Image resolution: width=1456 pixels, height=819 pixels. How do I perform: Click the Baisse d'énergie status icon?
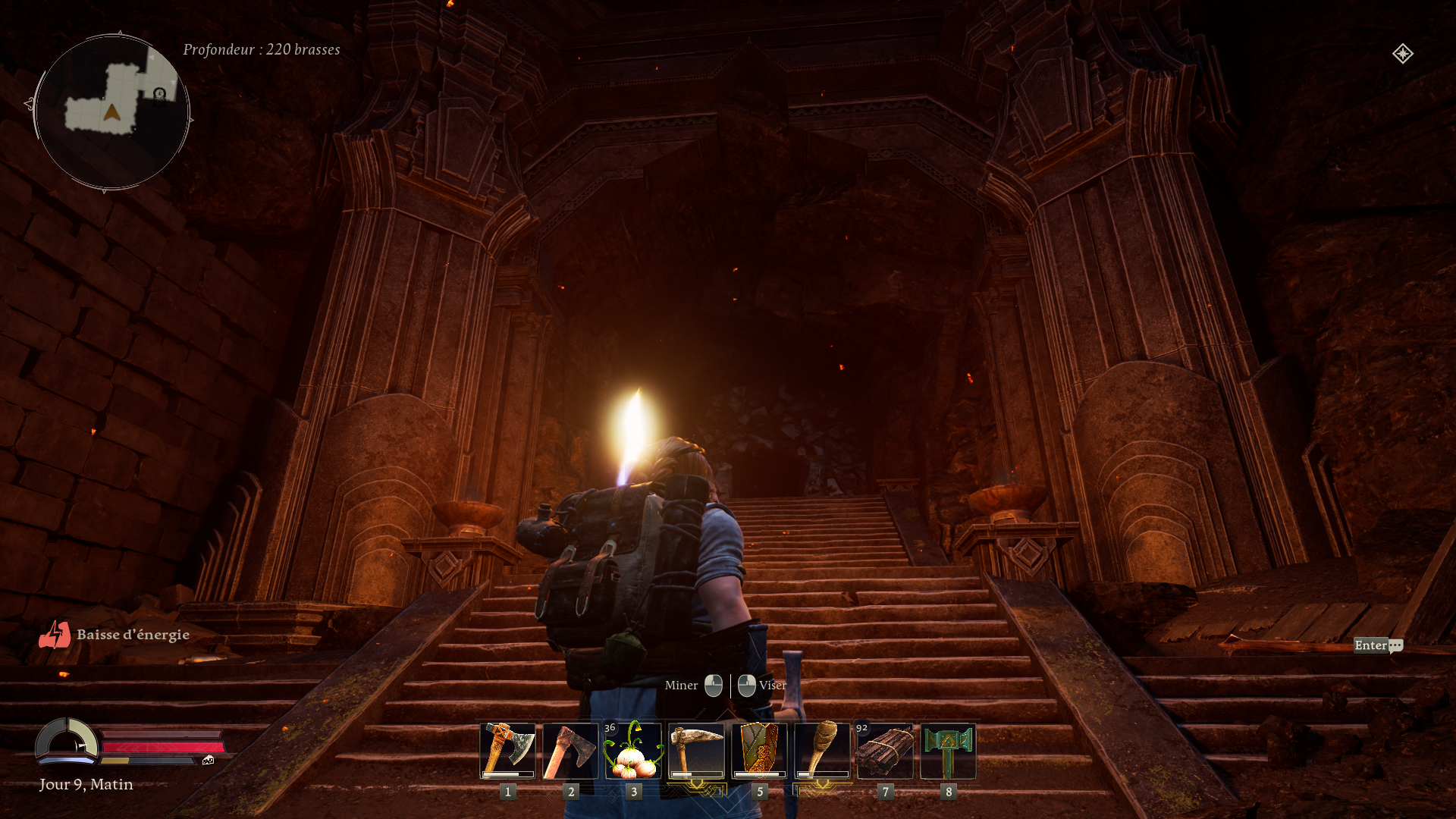[x=55, y=635]
